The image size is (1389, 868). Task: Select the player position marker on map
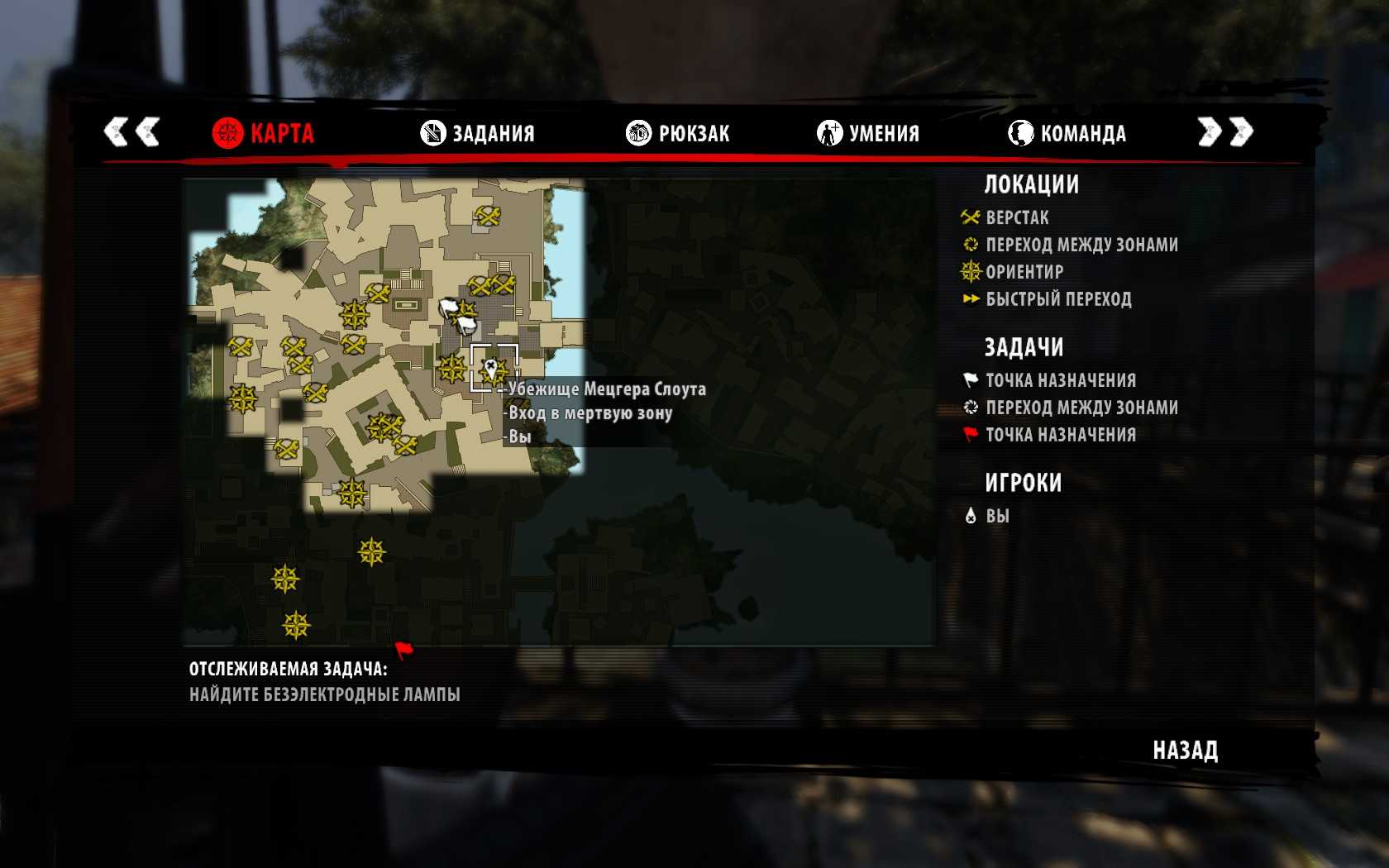tap(492, 369)
